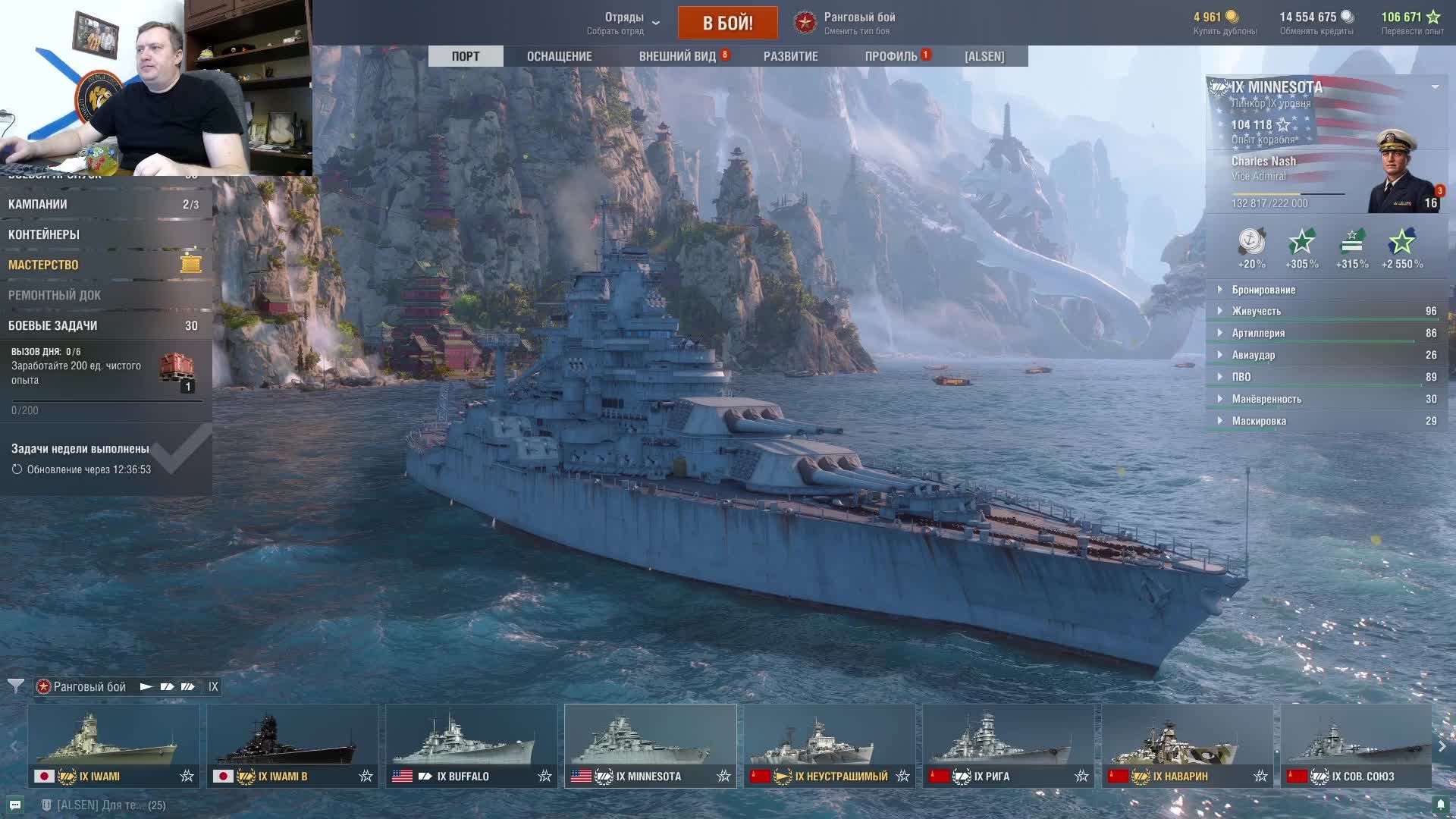
Task: Open the [ALSEN] clan tab
Action: point(984,56)
